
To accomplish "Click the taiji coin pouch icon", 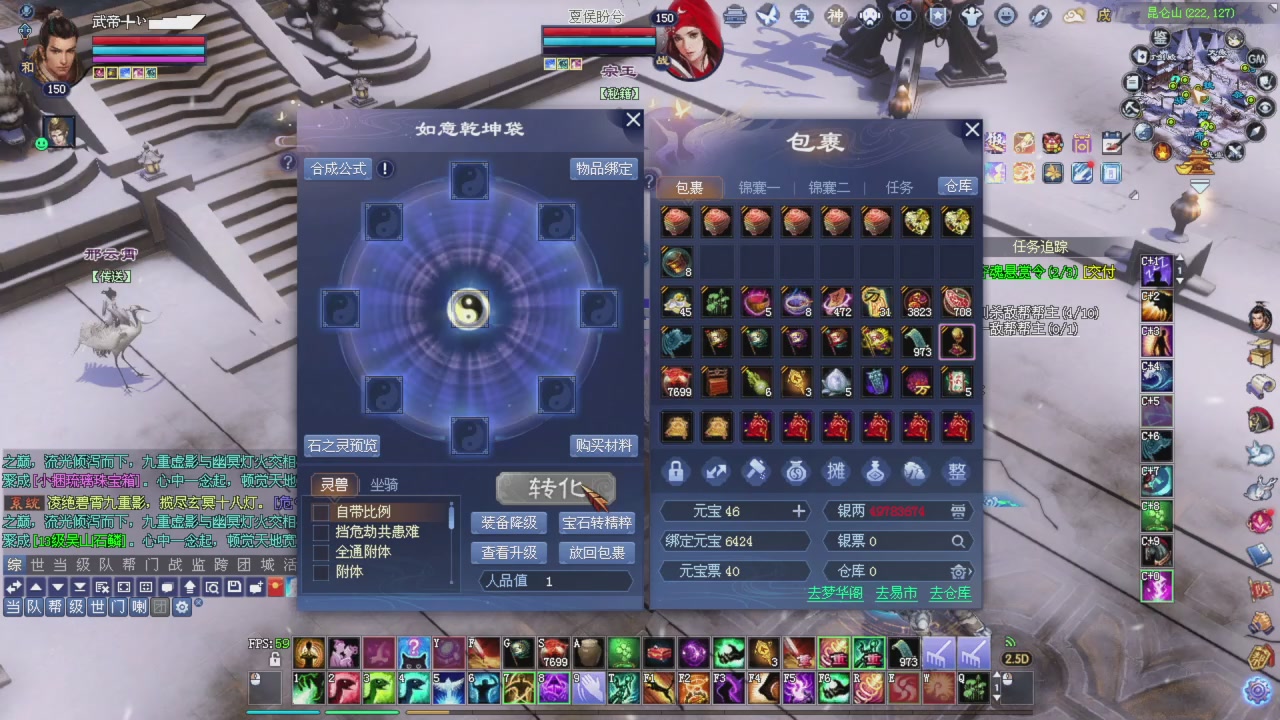I will tap(796, 473).
